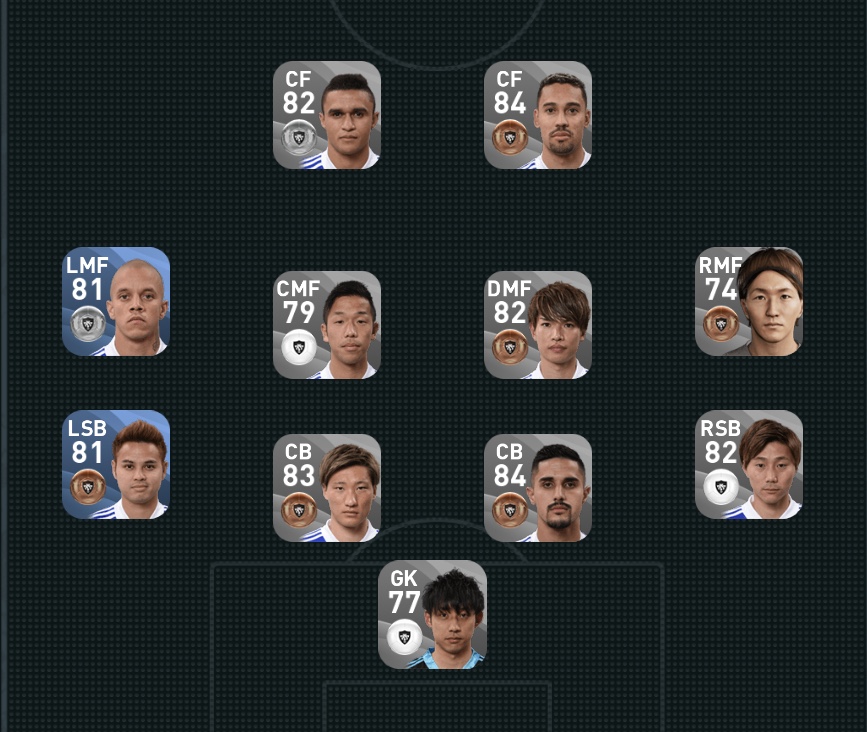This screenshot has height=732, width=867.
Task: Choose the RSB player card rated 82
Action: point(749,464)
